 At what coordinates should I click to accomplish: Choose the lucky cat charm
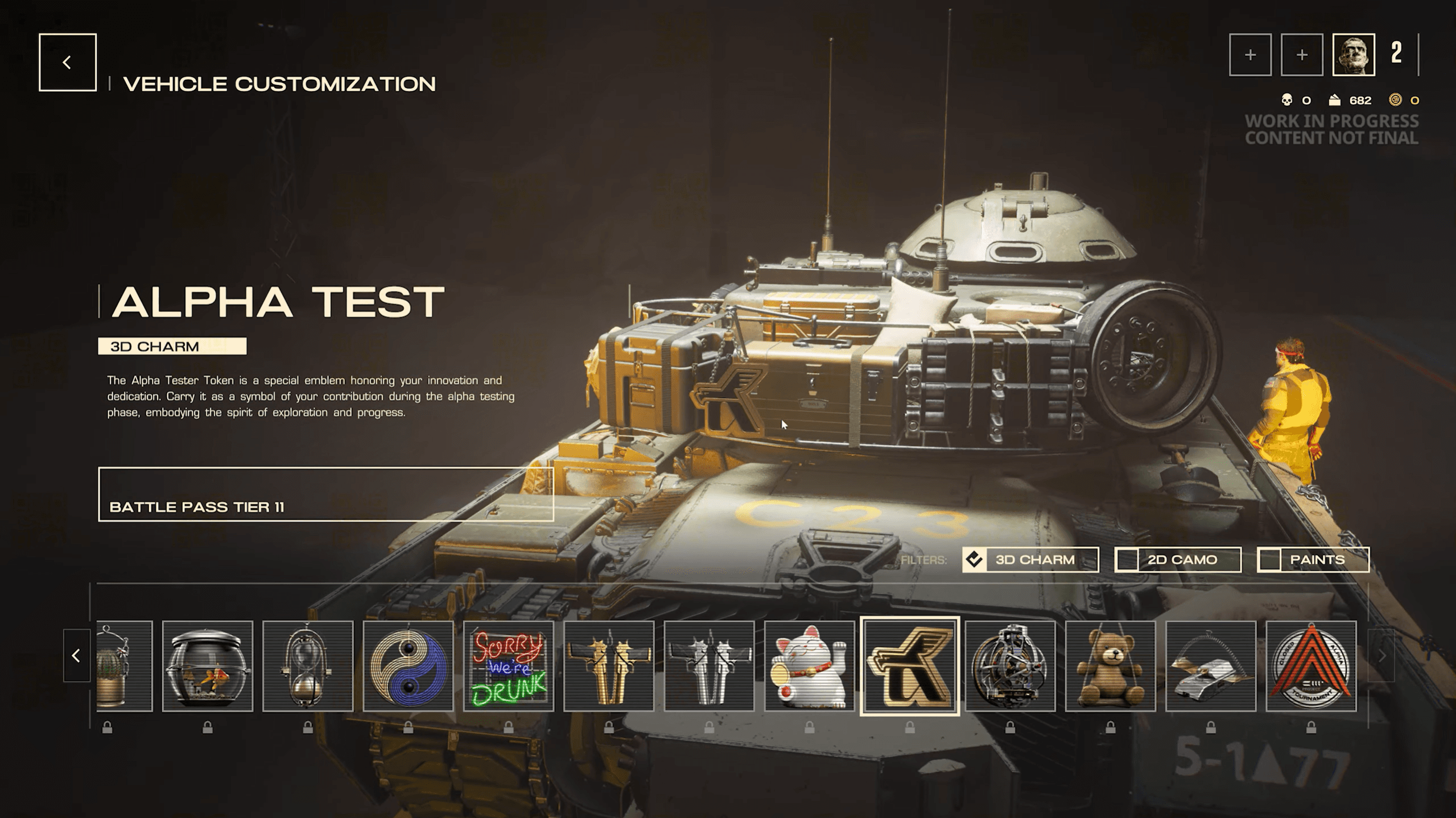810,665
